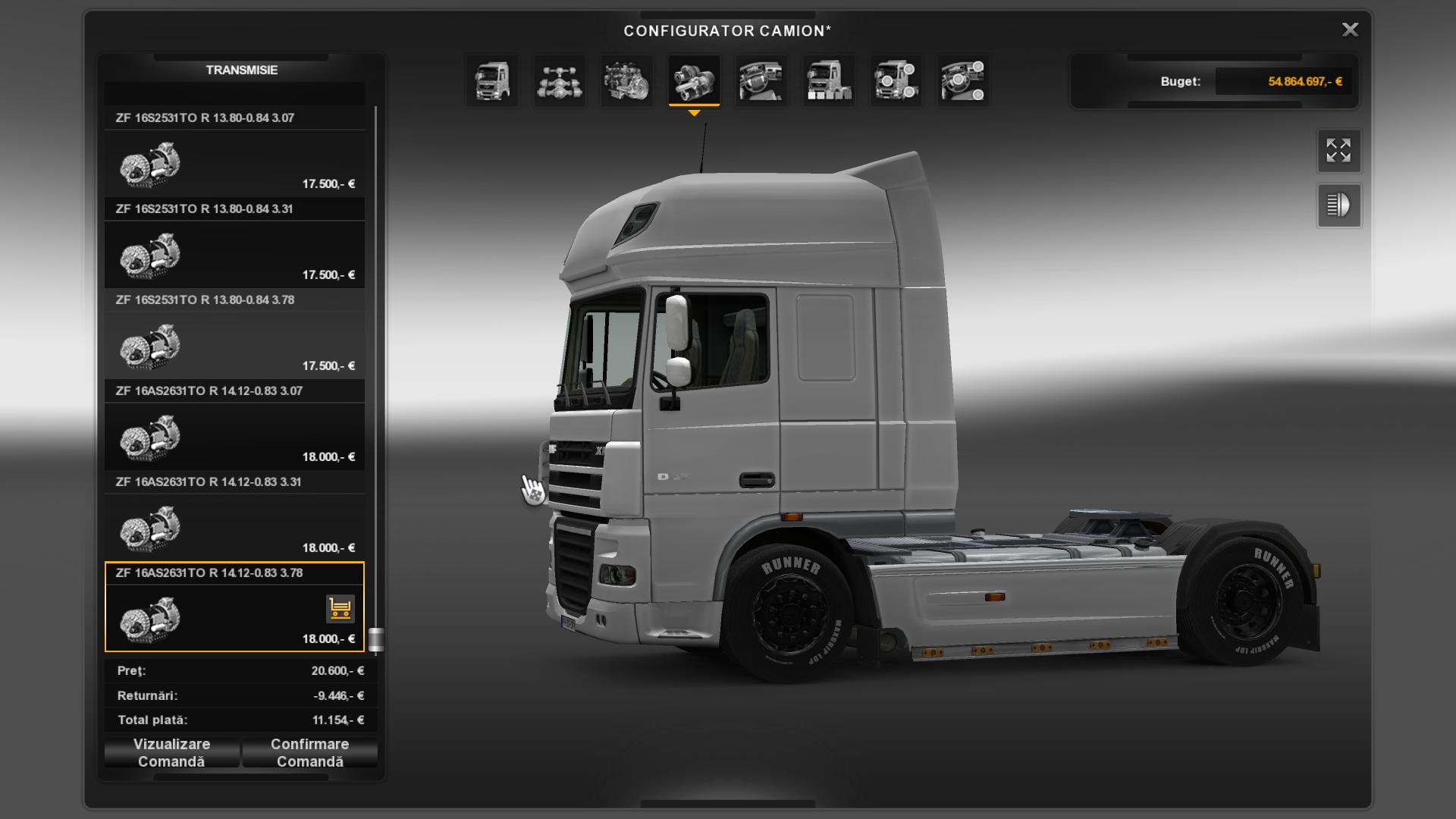This screenshot has width=1456, height=819.
Task: Toggle the truck headlights button
Action: 1338,206
